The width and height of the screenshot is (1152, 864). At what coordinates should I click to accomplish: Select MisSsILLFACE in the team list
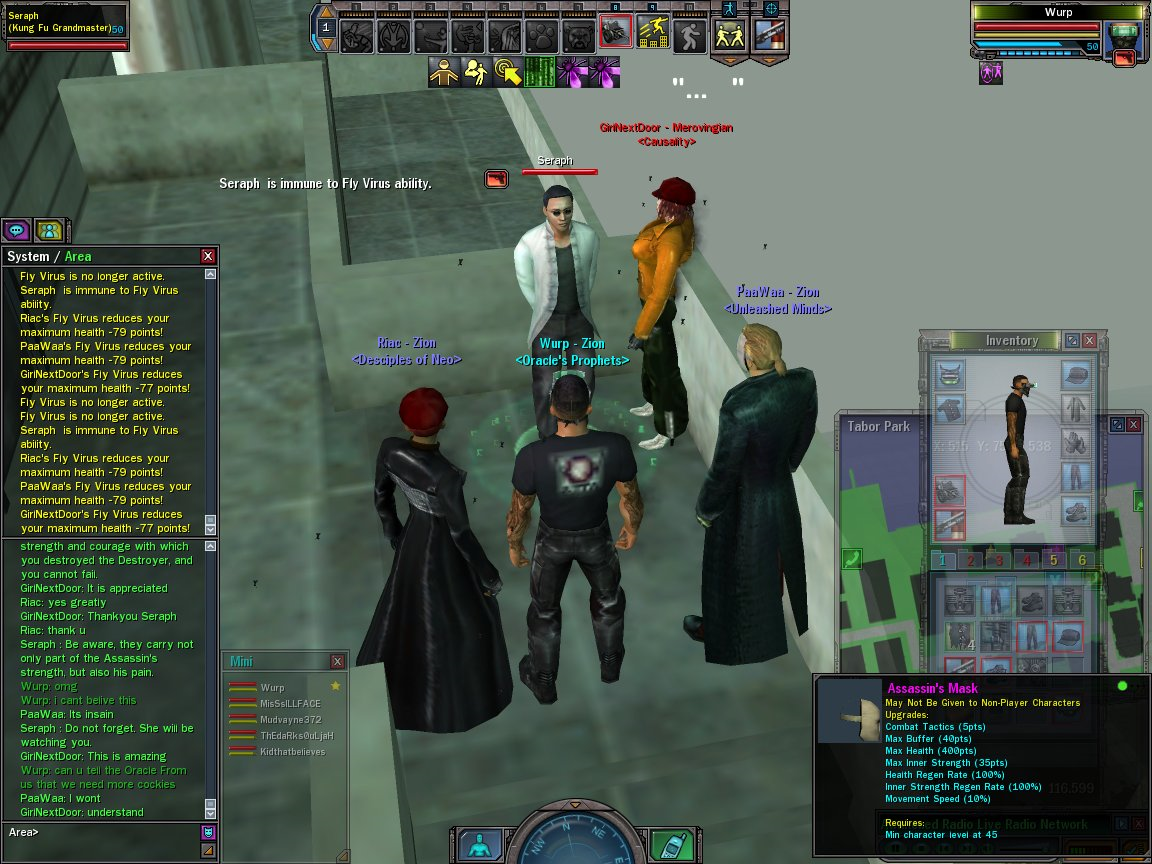(x=290, y=703)
